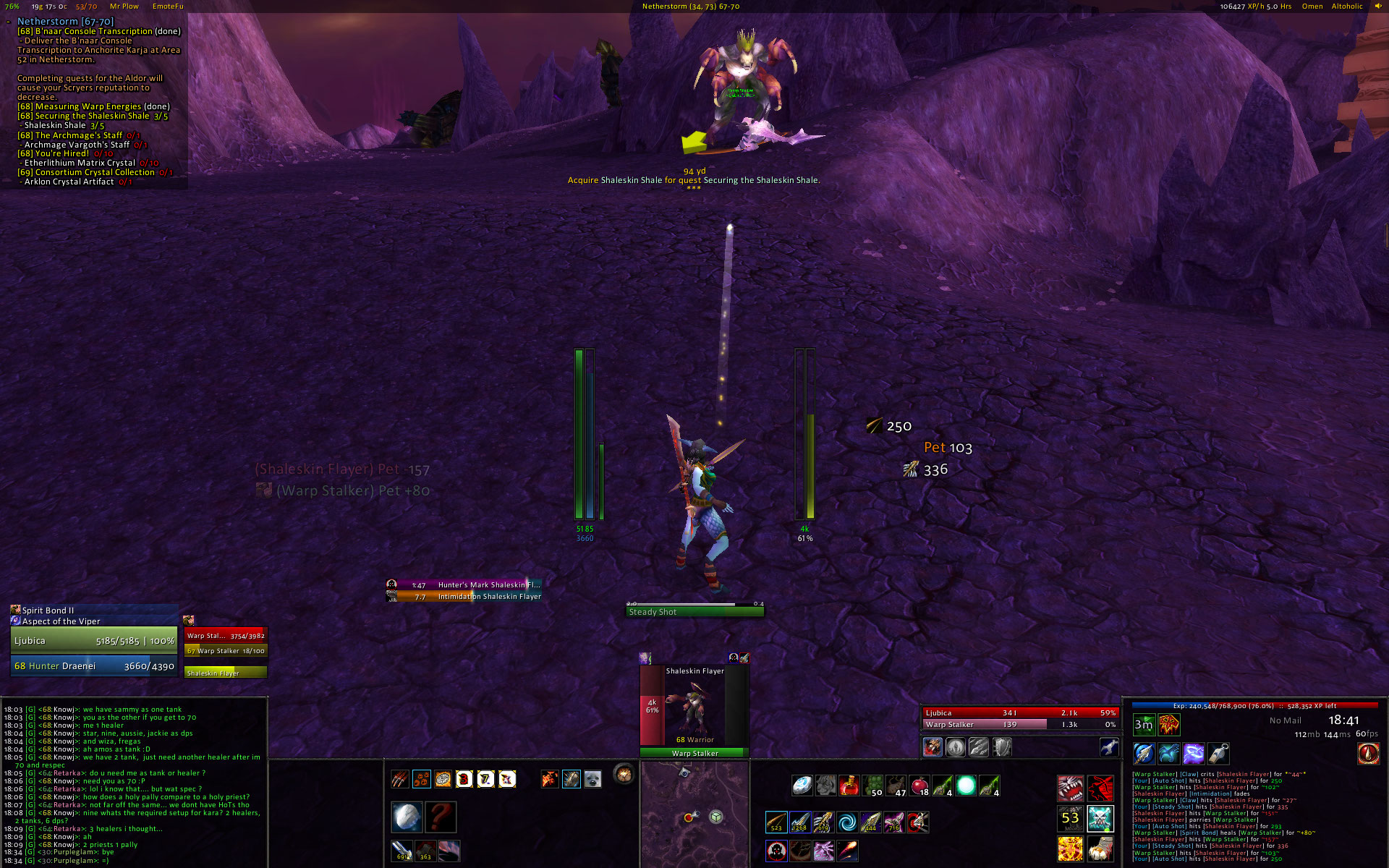
Task: Open the EmoteFu menu
Action: click(168, 7)
